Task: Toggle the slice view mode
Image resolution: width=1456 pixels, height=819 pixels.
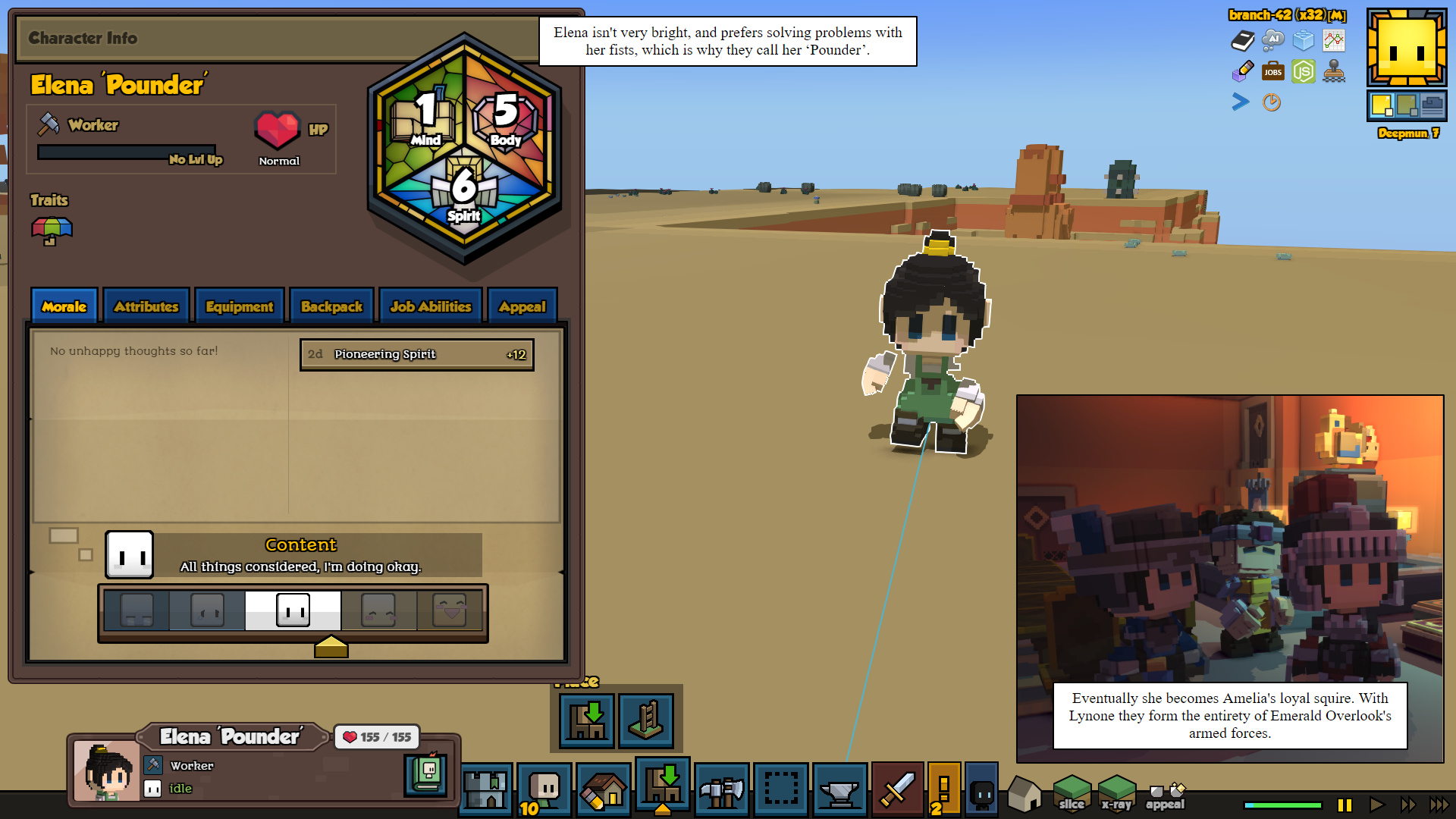Action: [1072, 793]
